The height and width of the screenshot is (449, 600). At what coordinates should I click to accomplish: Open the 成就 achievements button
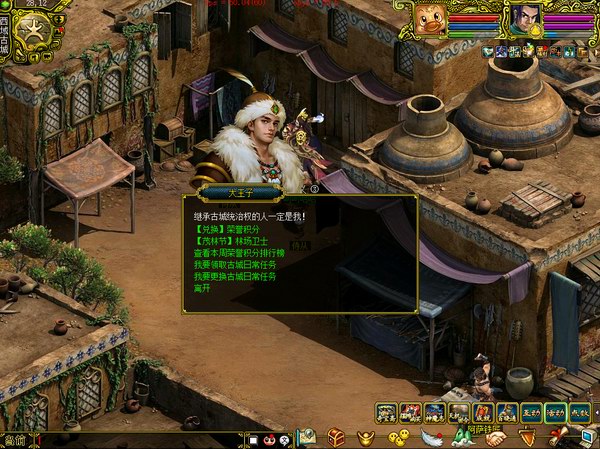(x=579, y=411)
